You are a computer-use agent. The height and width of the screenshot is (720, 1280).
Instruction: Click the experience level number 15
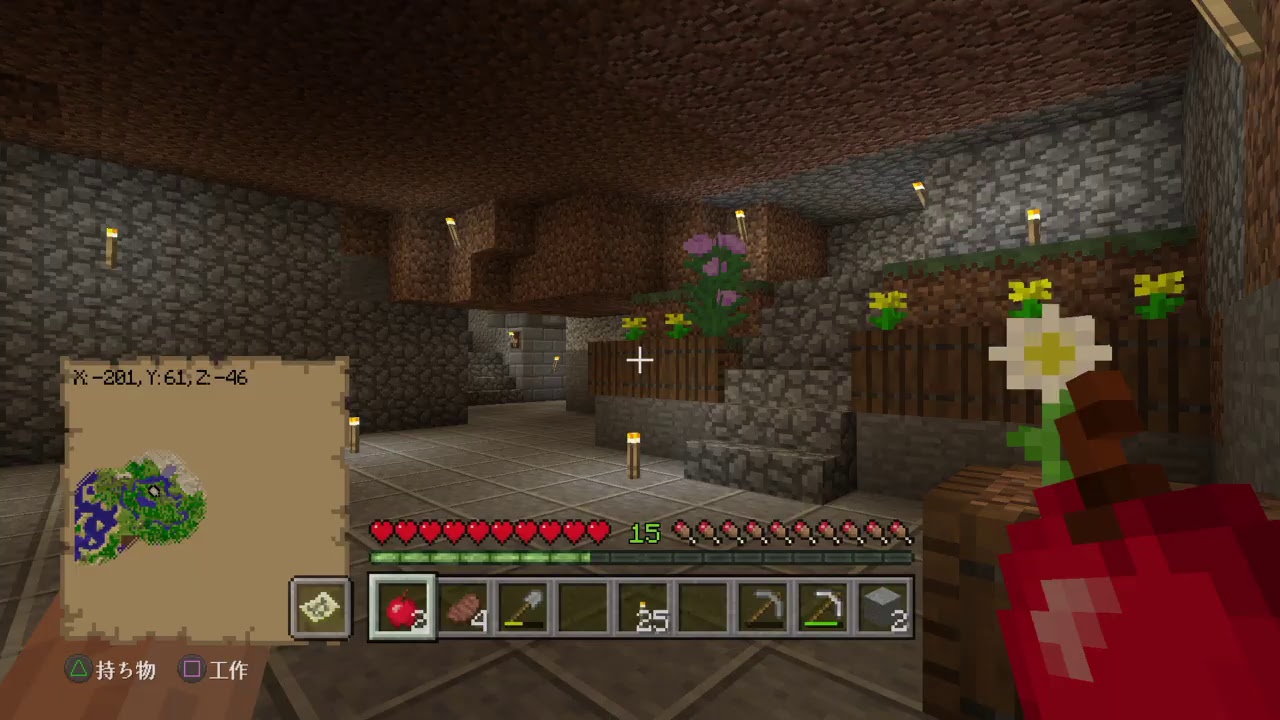[x=644, y=533]
